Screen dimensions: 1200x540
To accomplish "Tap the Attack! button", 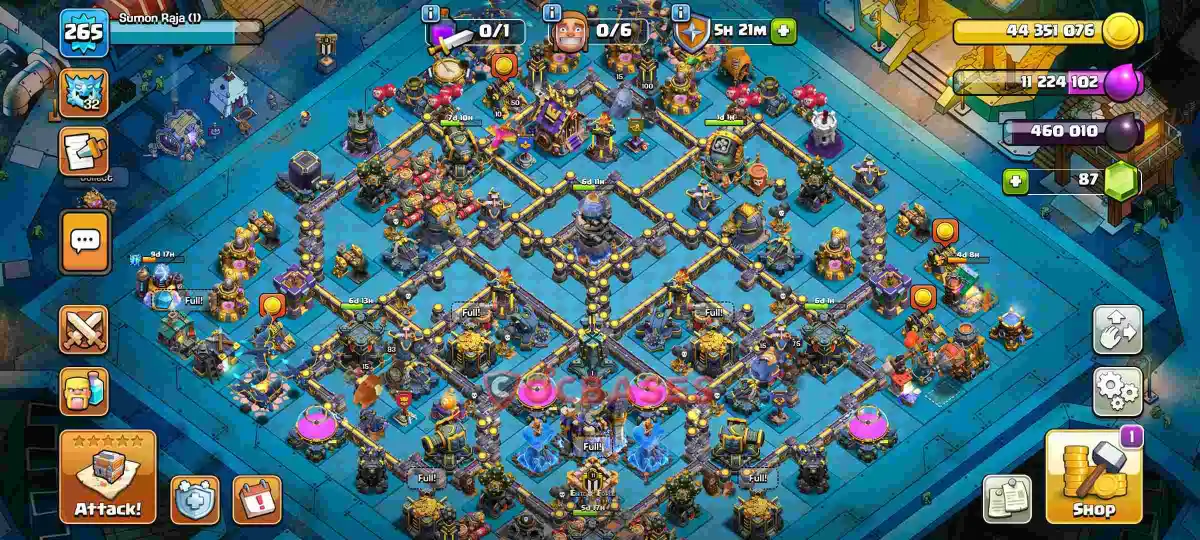I will 108,476.
